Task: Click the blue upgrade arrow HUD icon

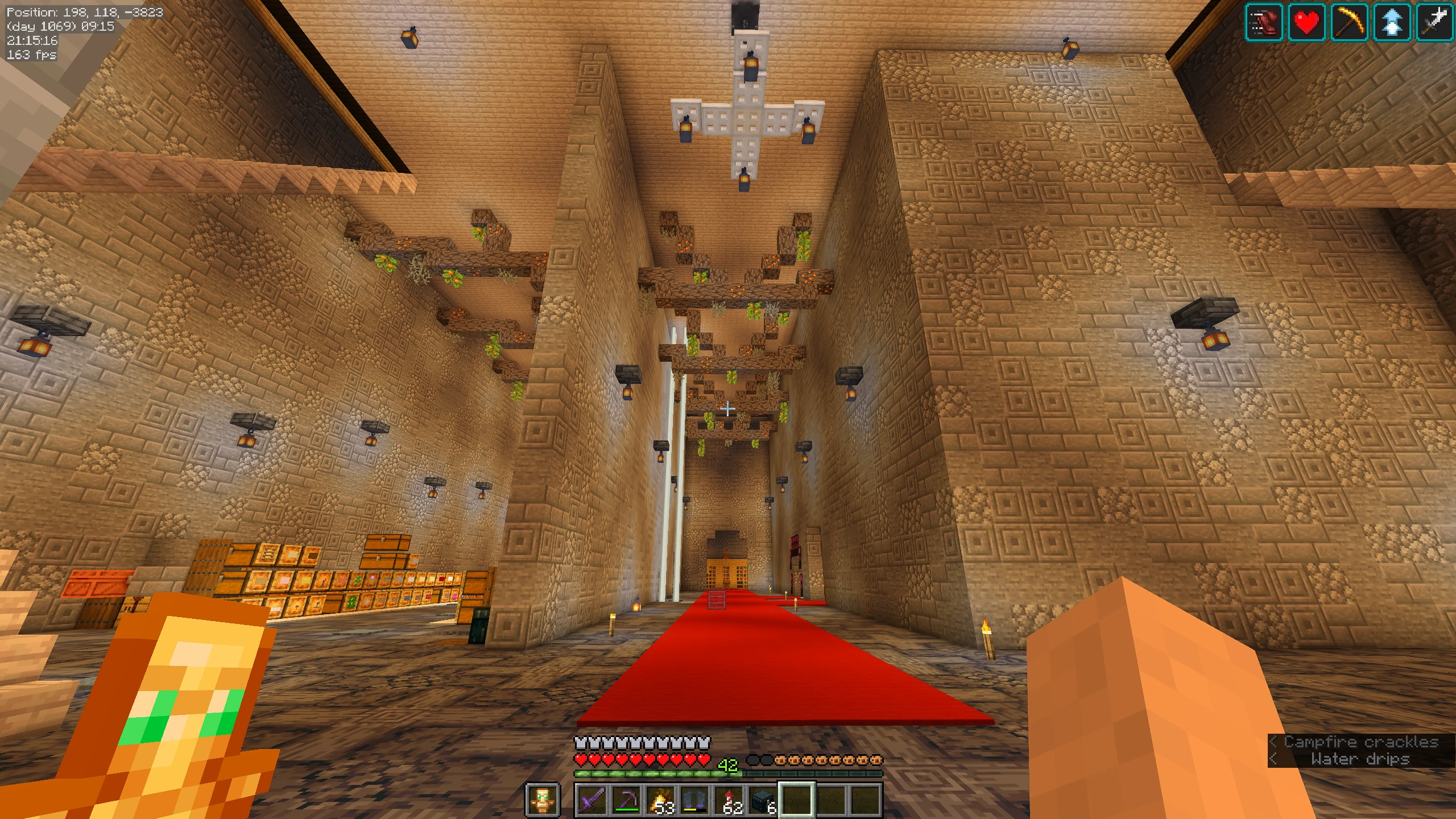Action: coord(1393,23)
